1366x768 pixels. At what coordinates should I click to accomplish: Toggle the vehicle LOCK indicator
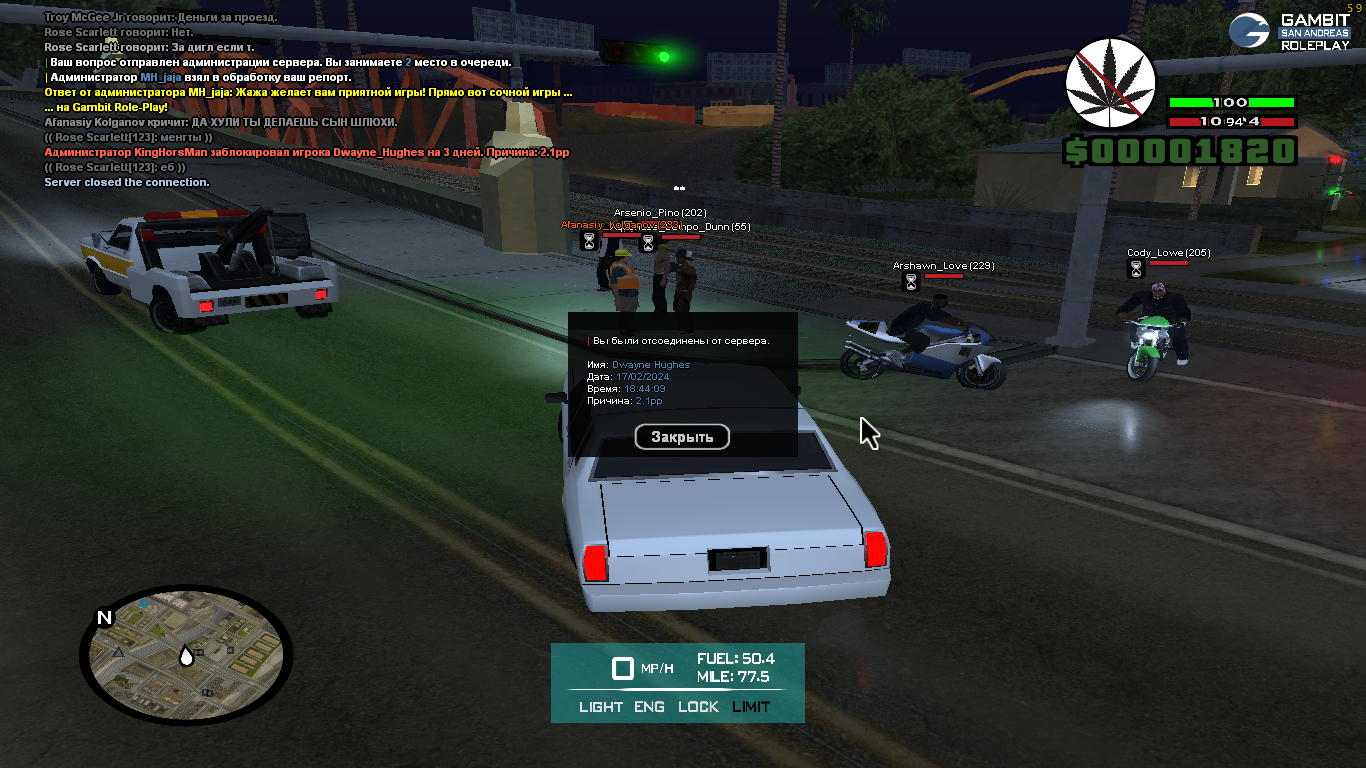tap(698, 707)
